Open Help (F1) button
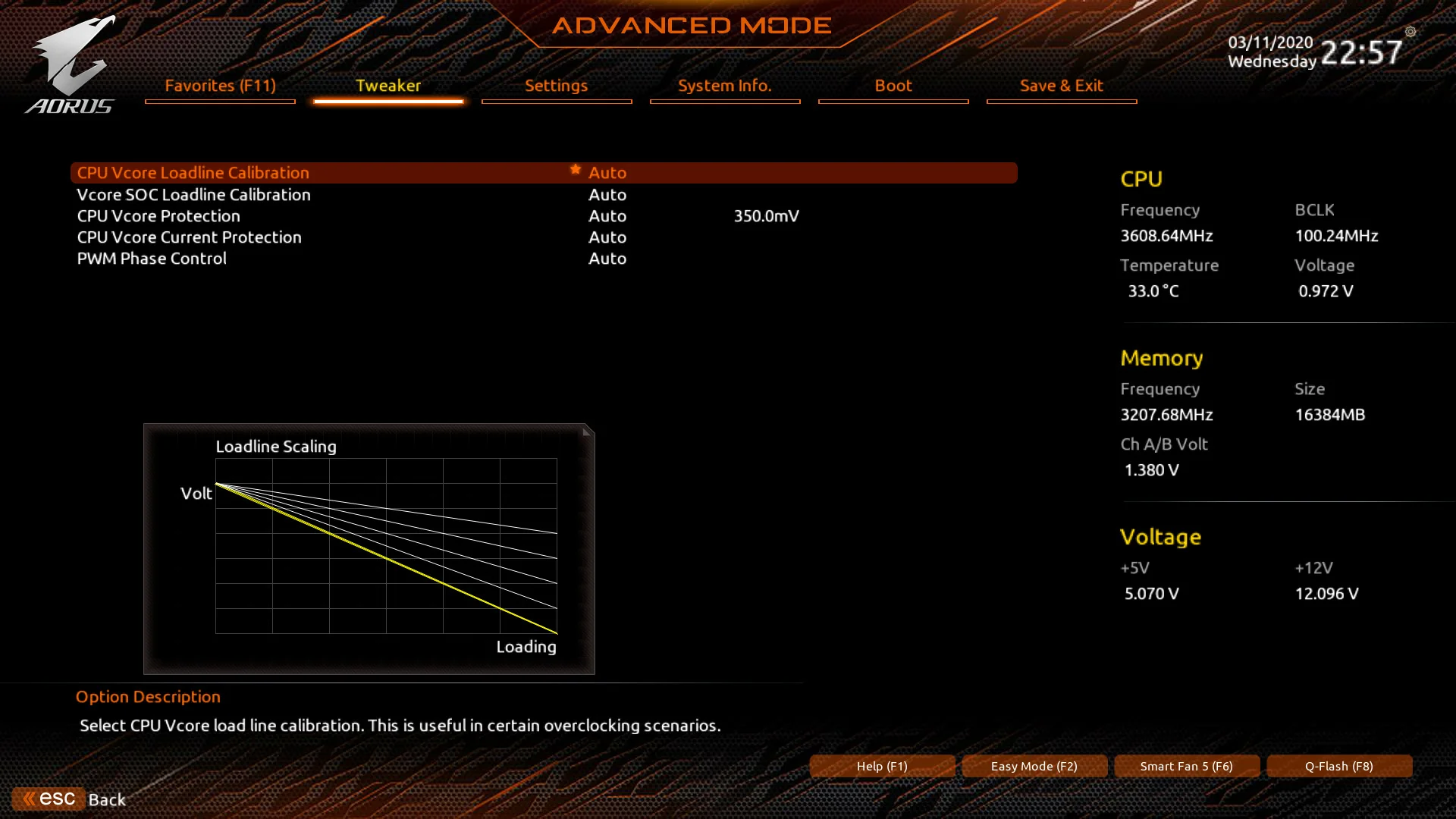 882,766
